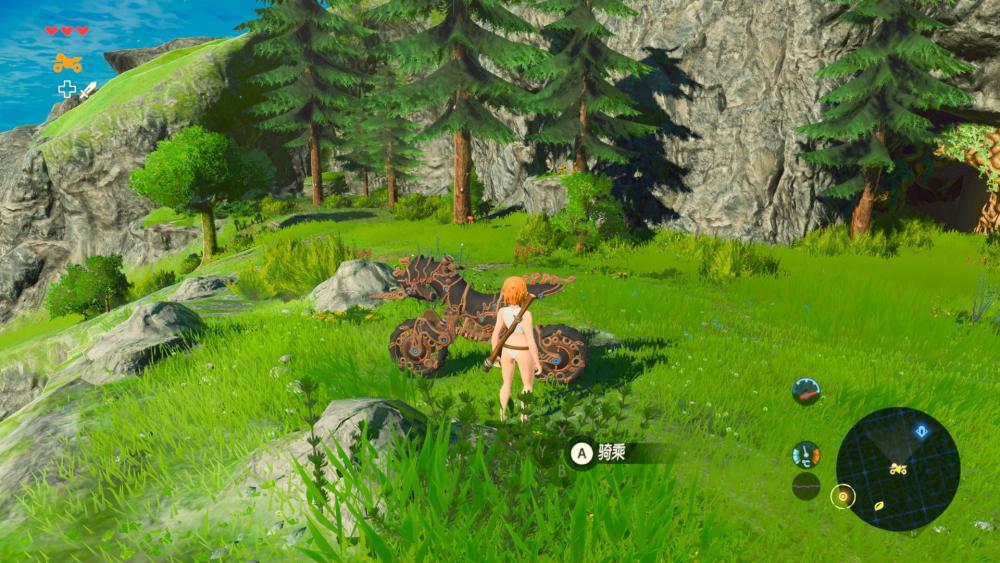Click the yellow ring sensor icon
The image size is (1000, 563).
tap(843, 494)
